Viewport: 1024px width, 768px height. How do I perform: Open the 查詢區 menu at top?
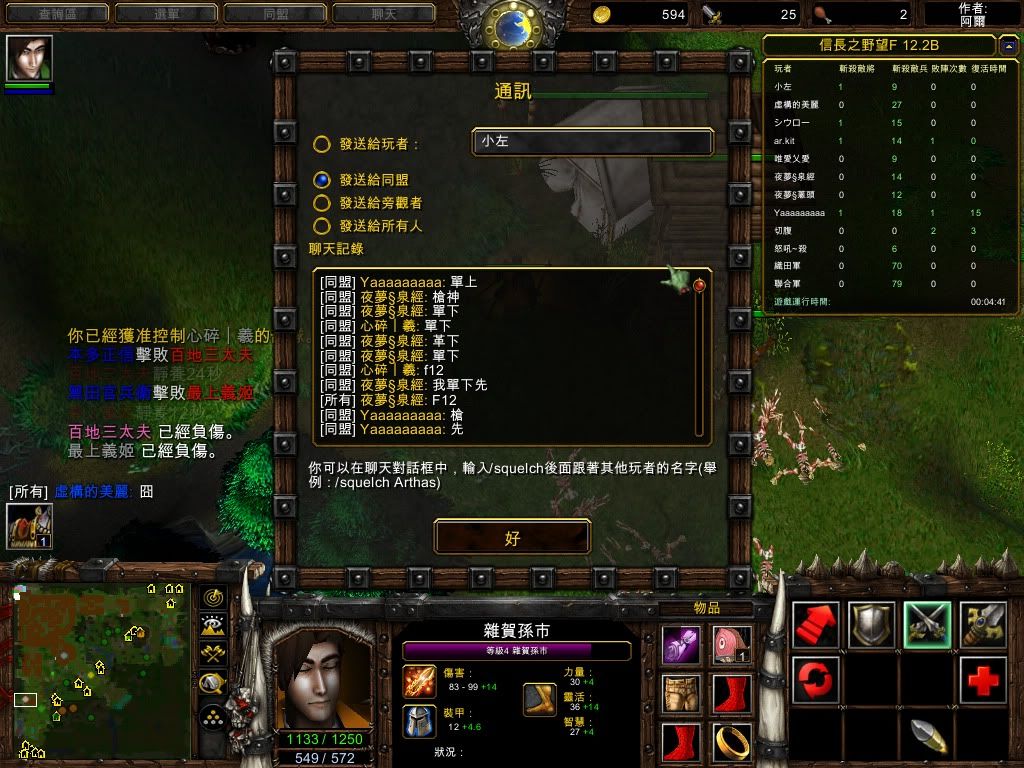pos(56,14)
